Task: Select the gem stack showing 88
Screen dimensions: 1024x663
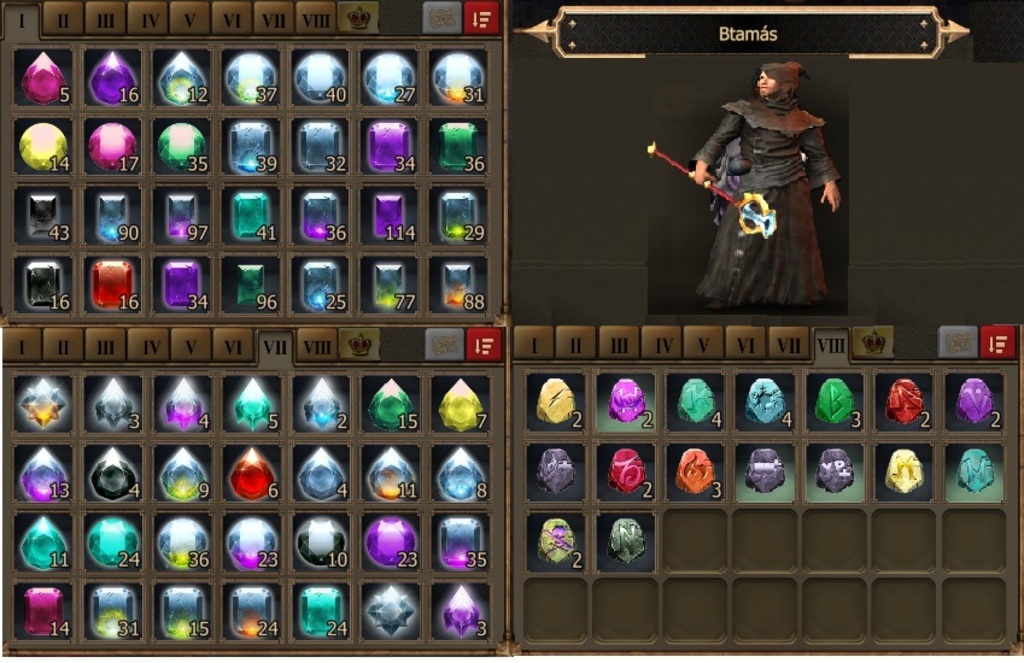Action: (x=458, y=284)
